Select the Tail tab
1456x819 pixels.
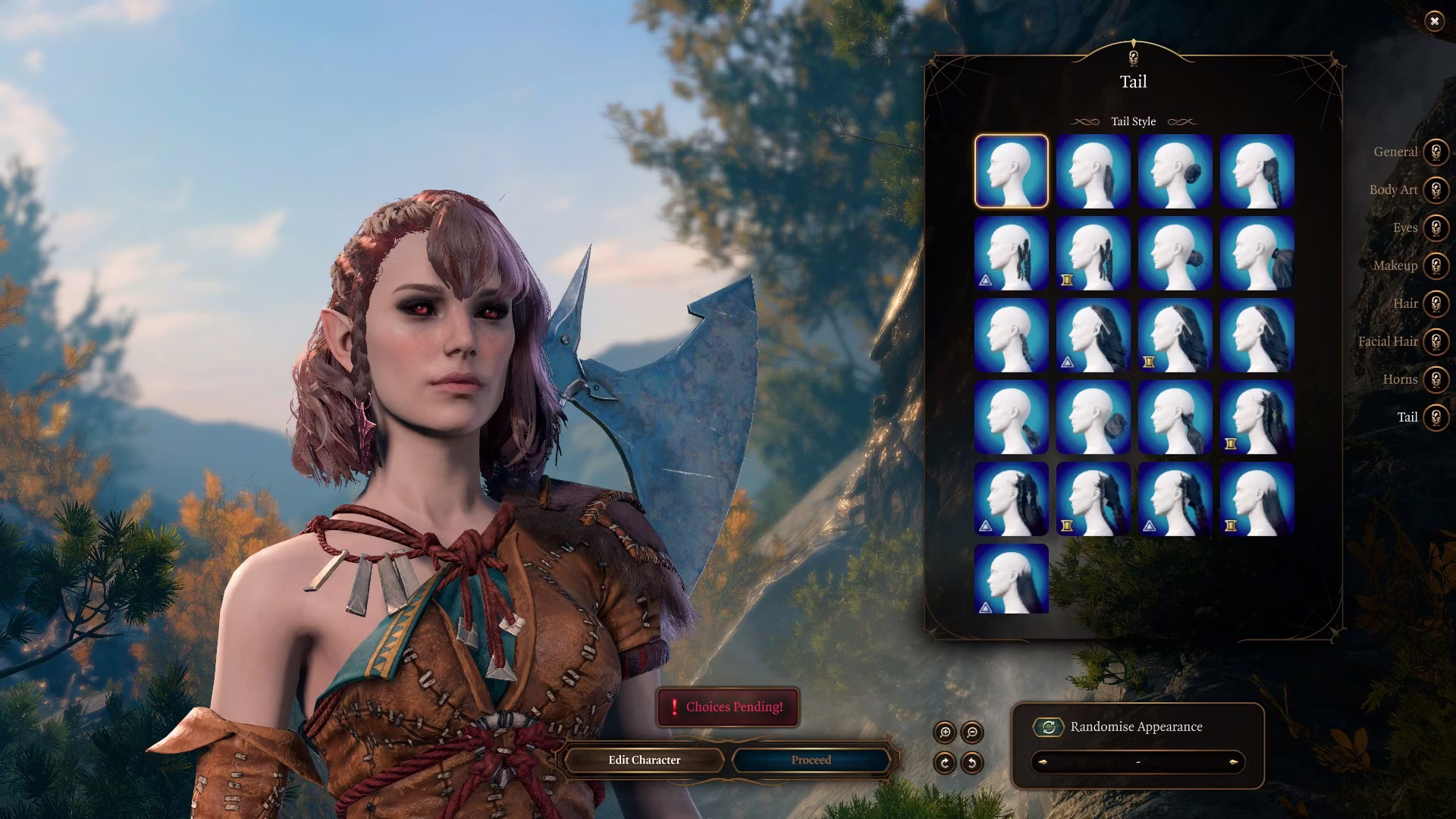[x=1435, y=417]
